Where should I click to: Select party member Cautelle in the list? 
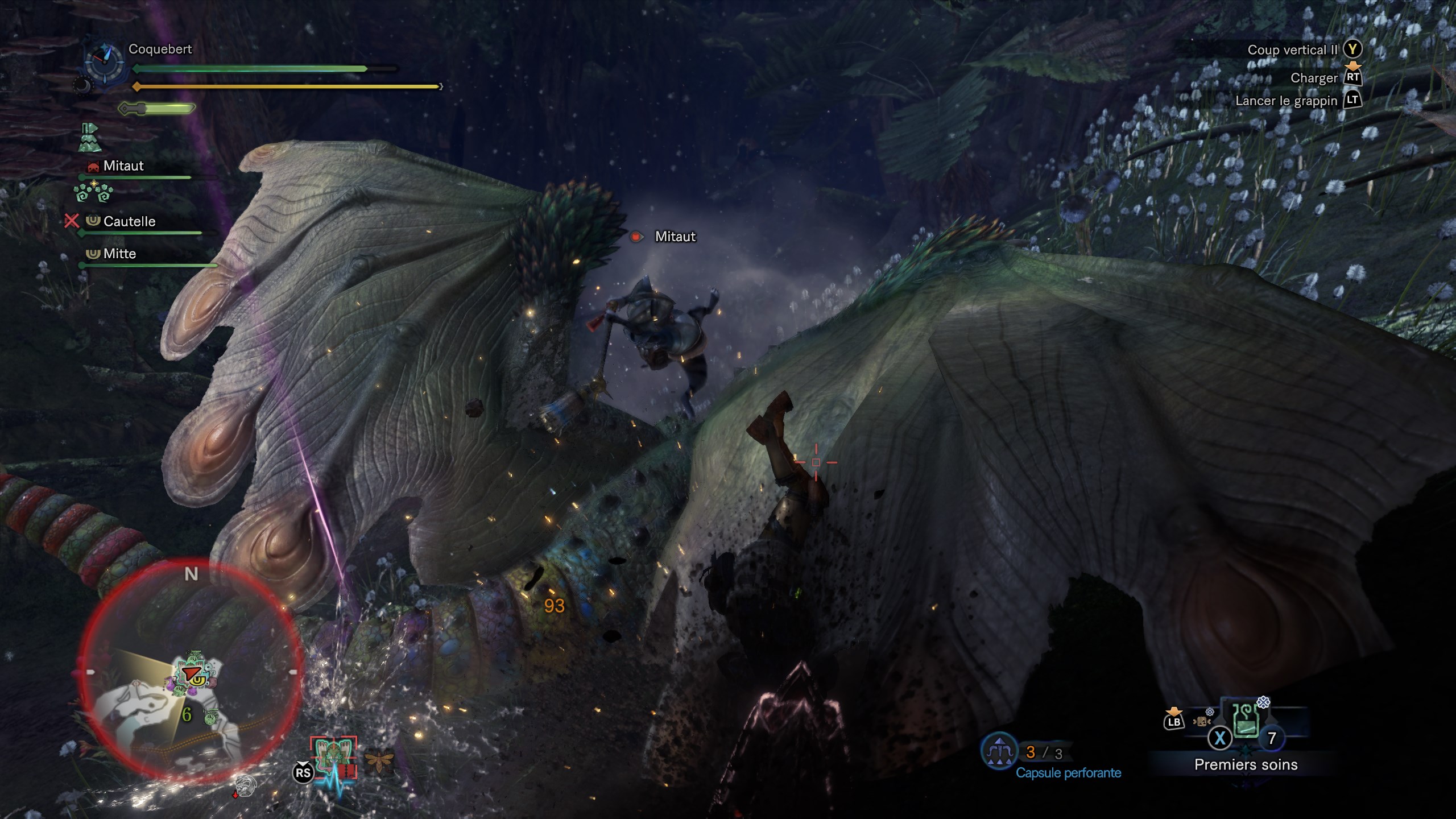coord(129,221)
